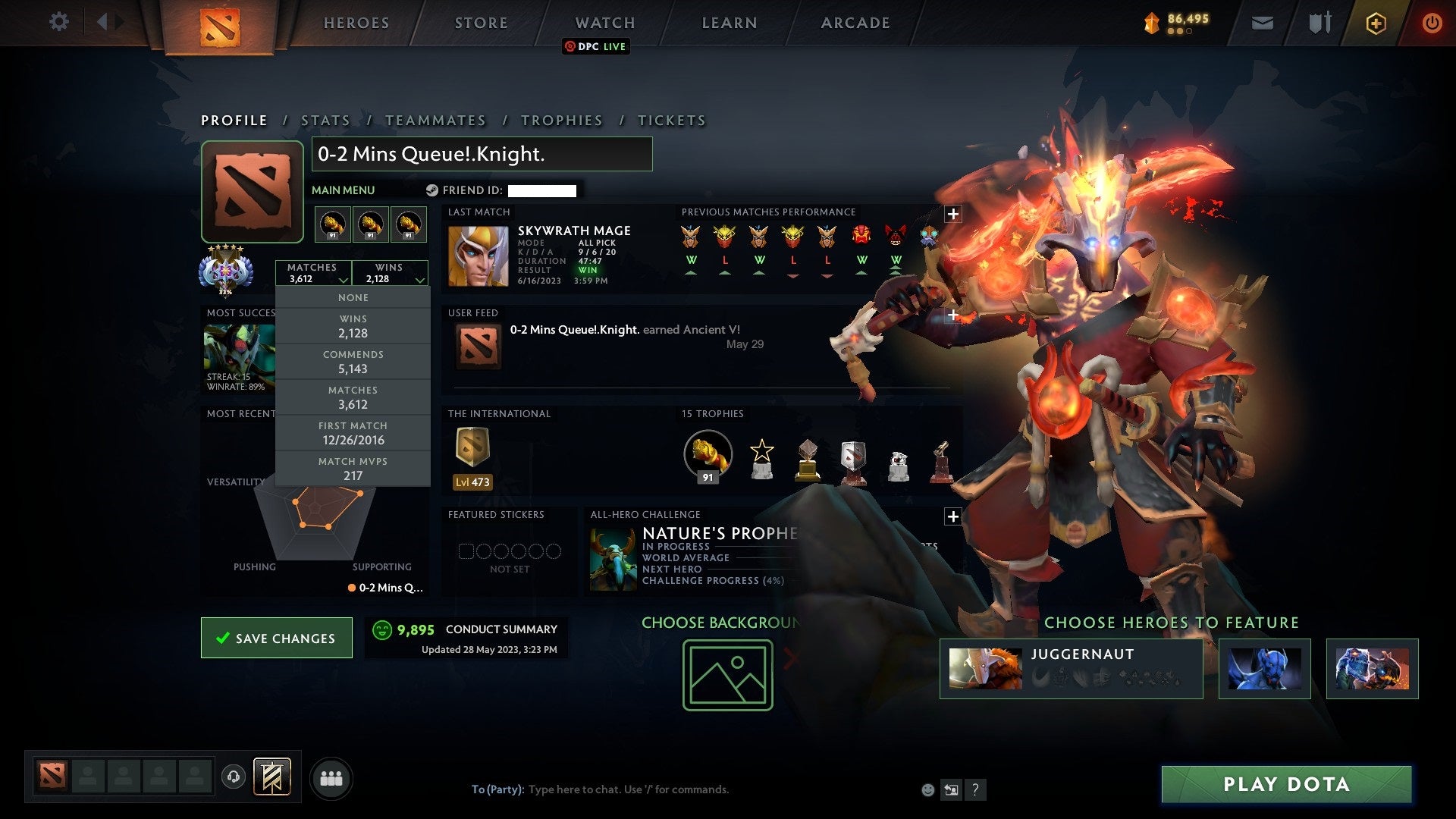Open the MATCHES stat dropdown

click(314, 272)
